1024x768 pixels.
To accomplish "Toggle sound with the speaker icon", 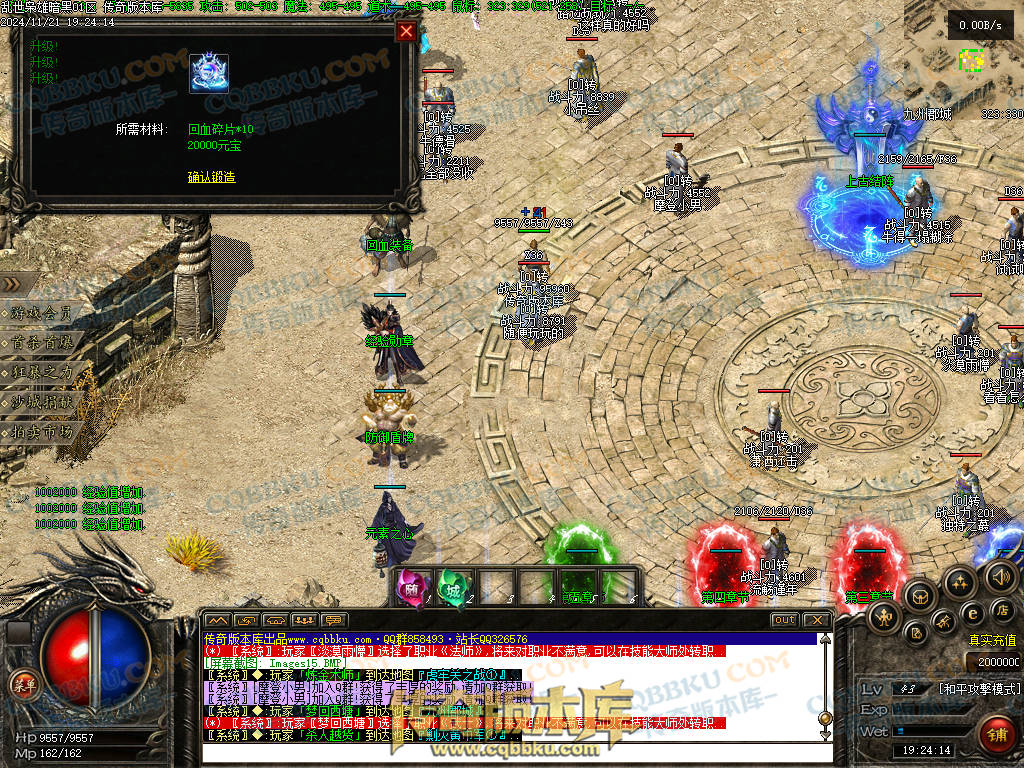I will (x=1000, y=575).
